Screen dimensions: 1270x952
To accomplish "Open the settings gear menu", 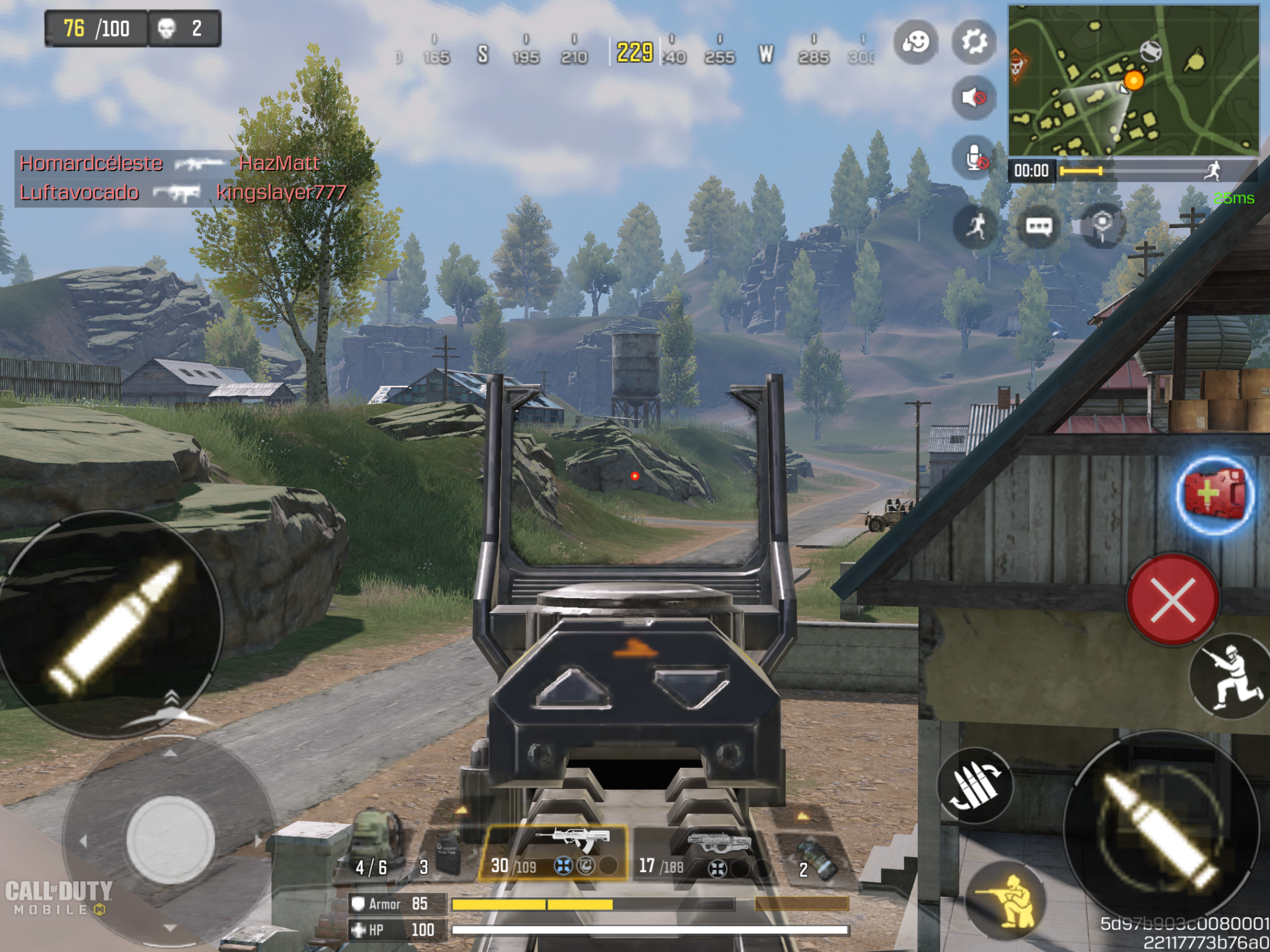I will 974,42.
